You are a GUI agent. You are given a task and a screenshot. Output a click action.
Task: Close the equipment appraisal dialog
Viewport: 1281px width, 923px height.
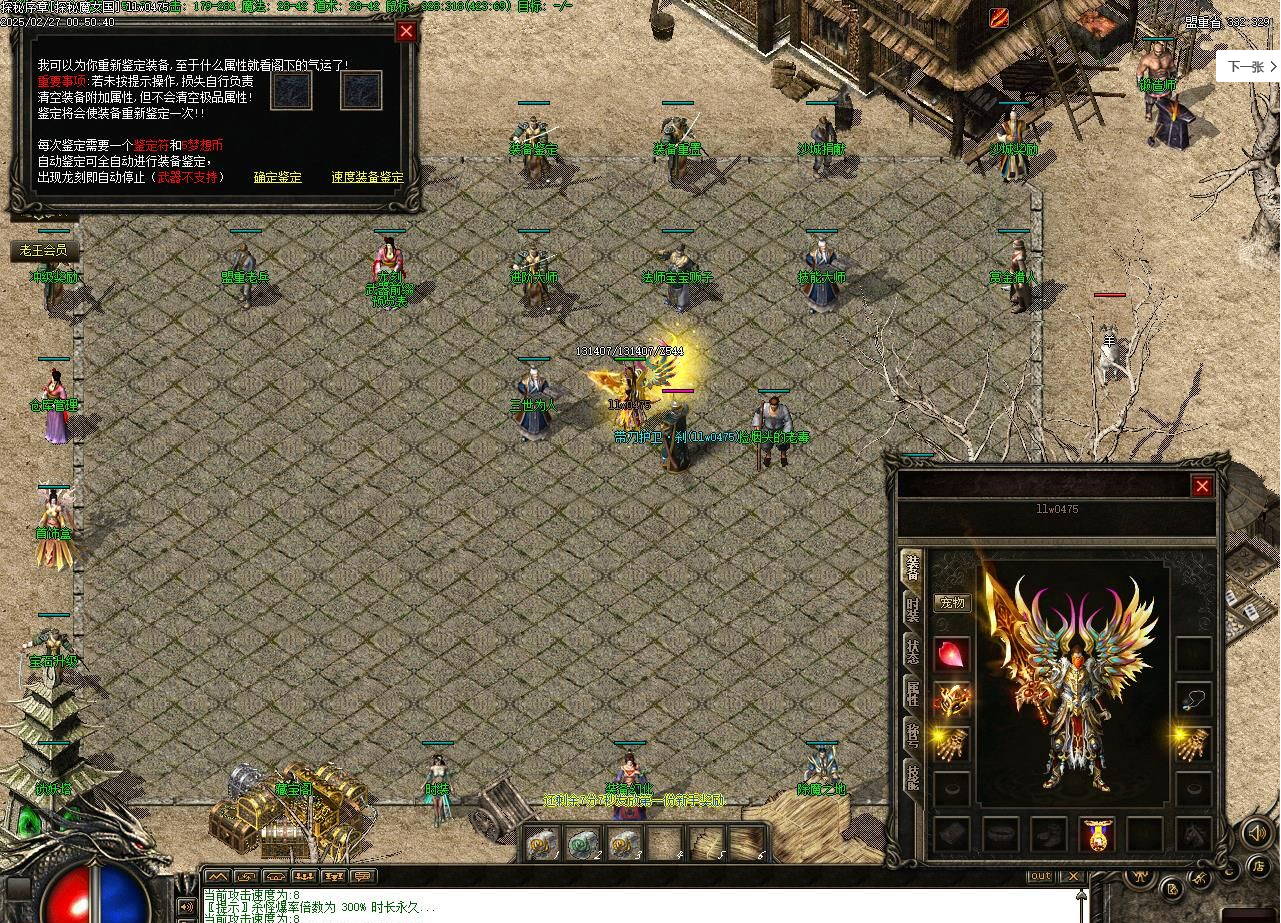click(406, 31)
